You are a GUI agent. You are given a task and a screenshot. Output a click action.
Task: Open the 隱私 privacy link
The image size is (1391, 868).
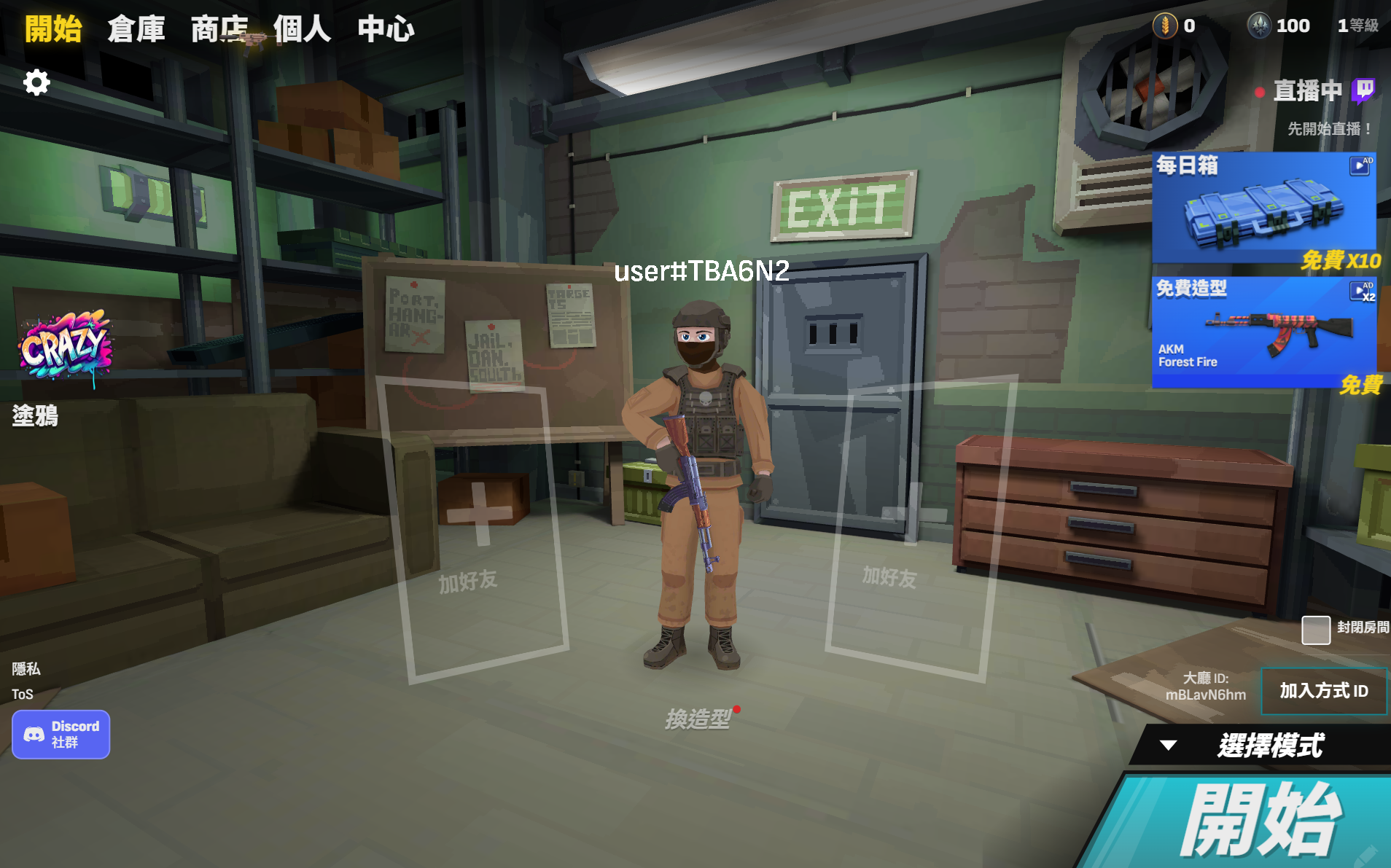pos(26,669)
